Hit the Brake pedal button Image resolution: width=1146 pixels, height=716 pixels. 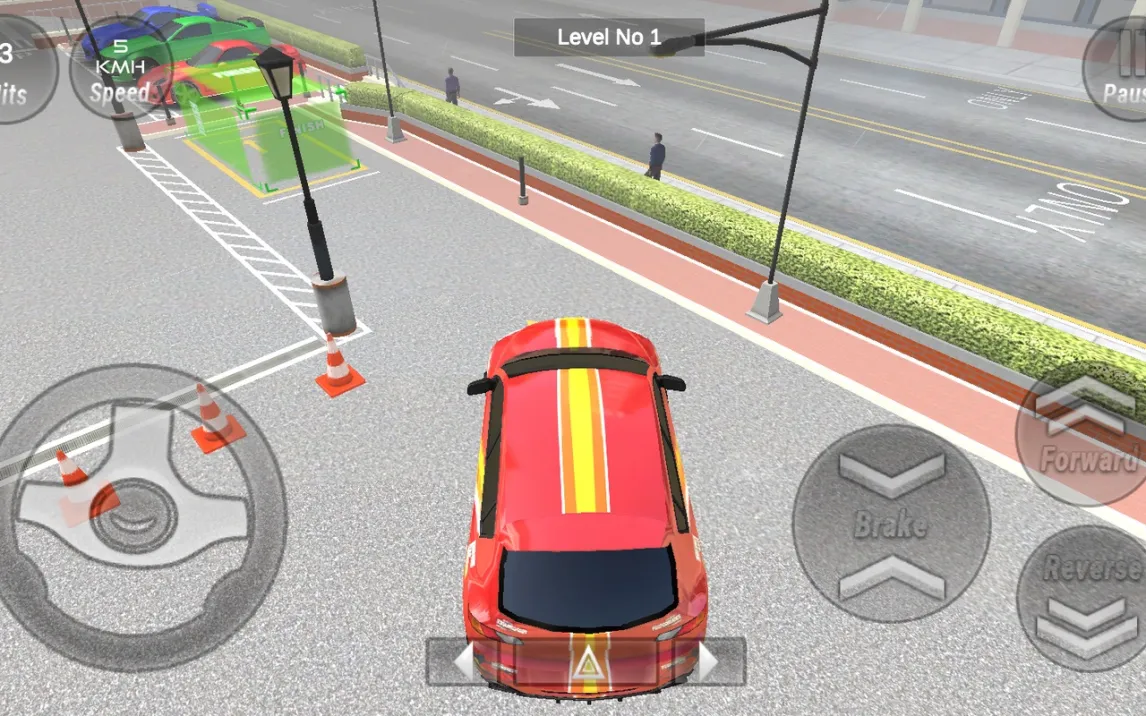coord(891,524)
